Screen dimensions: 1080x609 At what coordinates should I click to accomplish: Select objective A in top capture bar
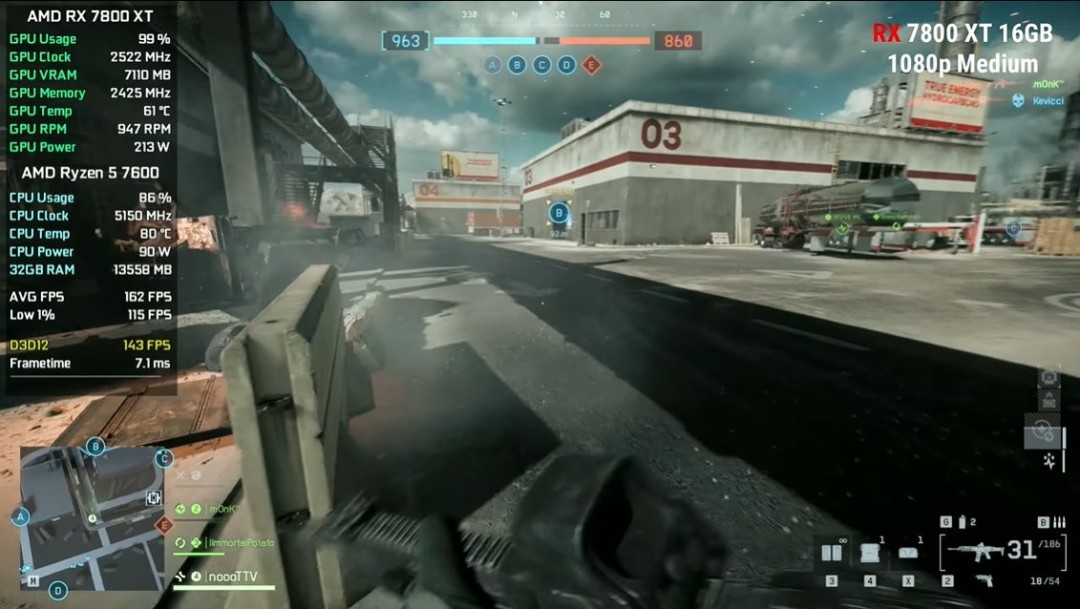[x=492, y=65]
